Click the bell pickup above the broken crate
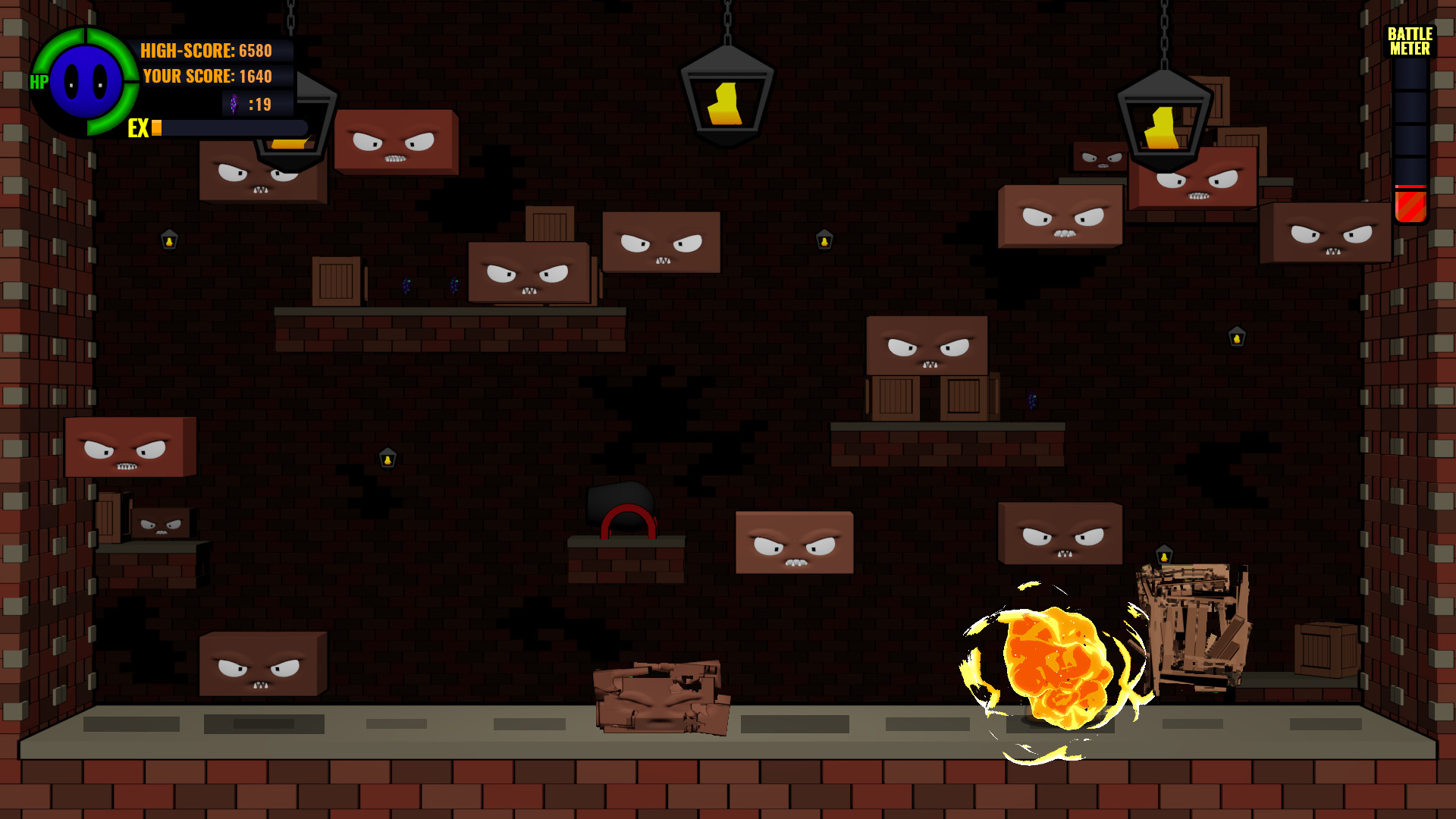1456x819 pixels. coord(1164,554)
